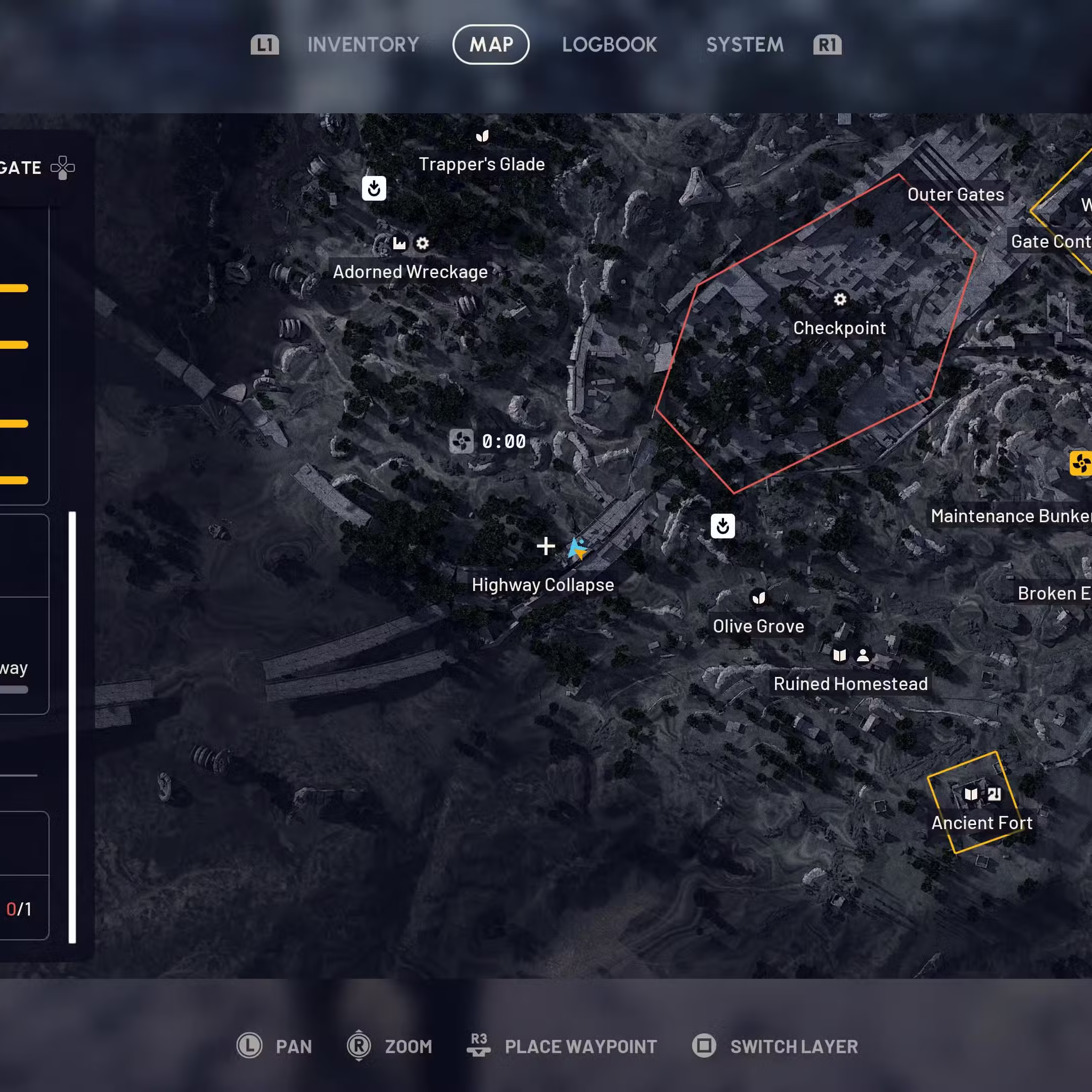The width and height of the screenshot is (1092, 1092).
Task: Click the drop marker below Trapper's Glade
Action: coord(374,189)
